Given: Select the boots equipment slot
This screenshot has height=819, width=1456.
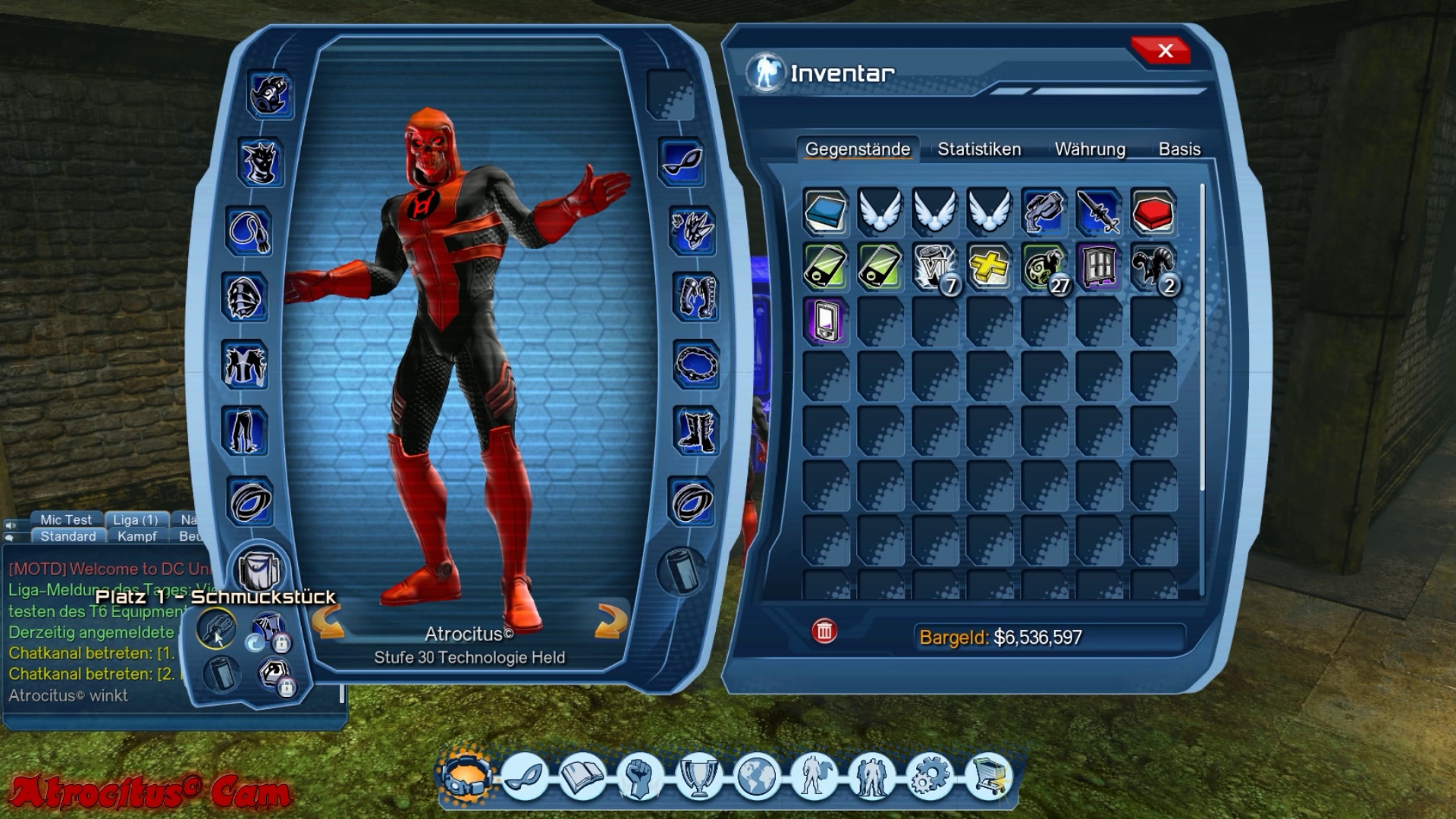Looking at the screenshot, I should (695, 431).
